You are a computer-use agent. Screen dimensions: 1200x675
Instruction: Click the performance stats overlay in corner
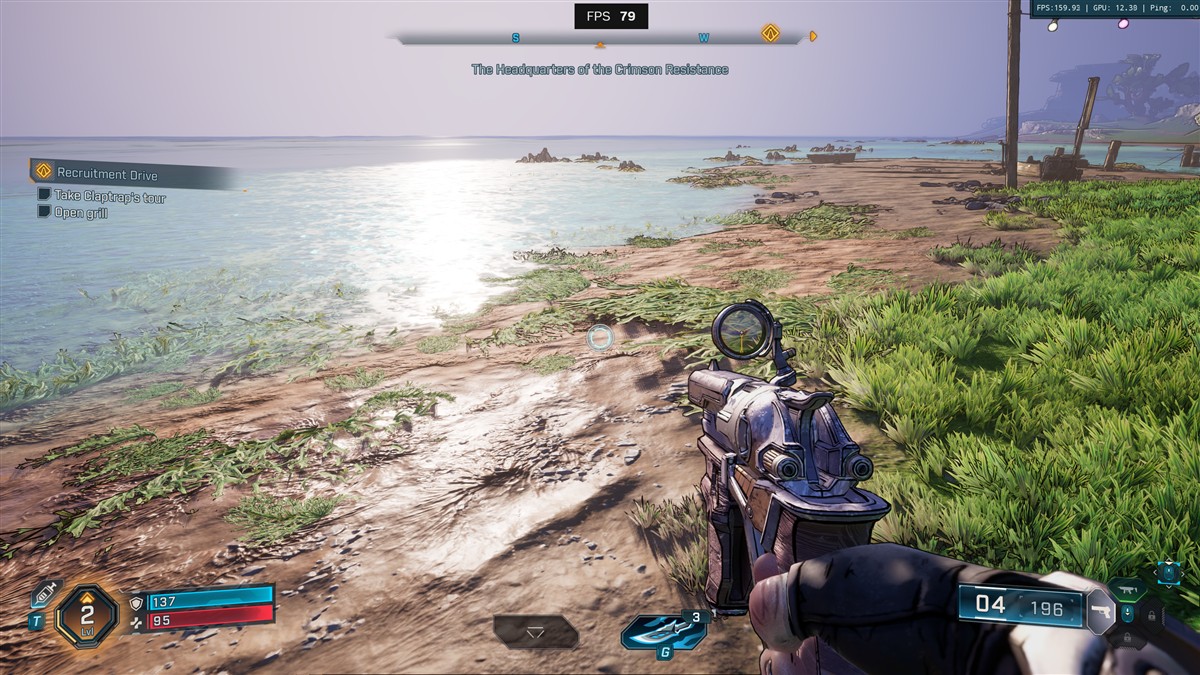coord(1114,9)
